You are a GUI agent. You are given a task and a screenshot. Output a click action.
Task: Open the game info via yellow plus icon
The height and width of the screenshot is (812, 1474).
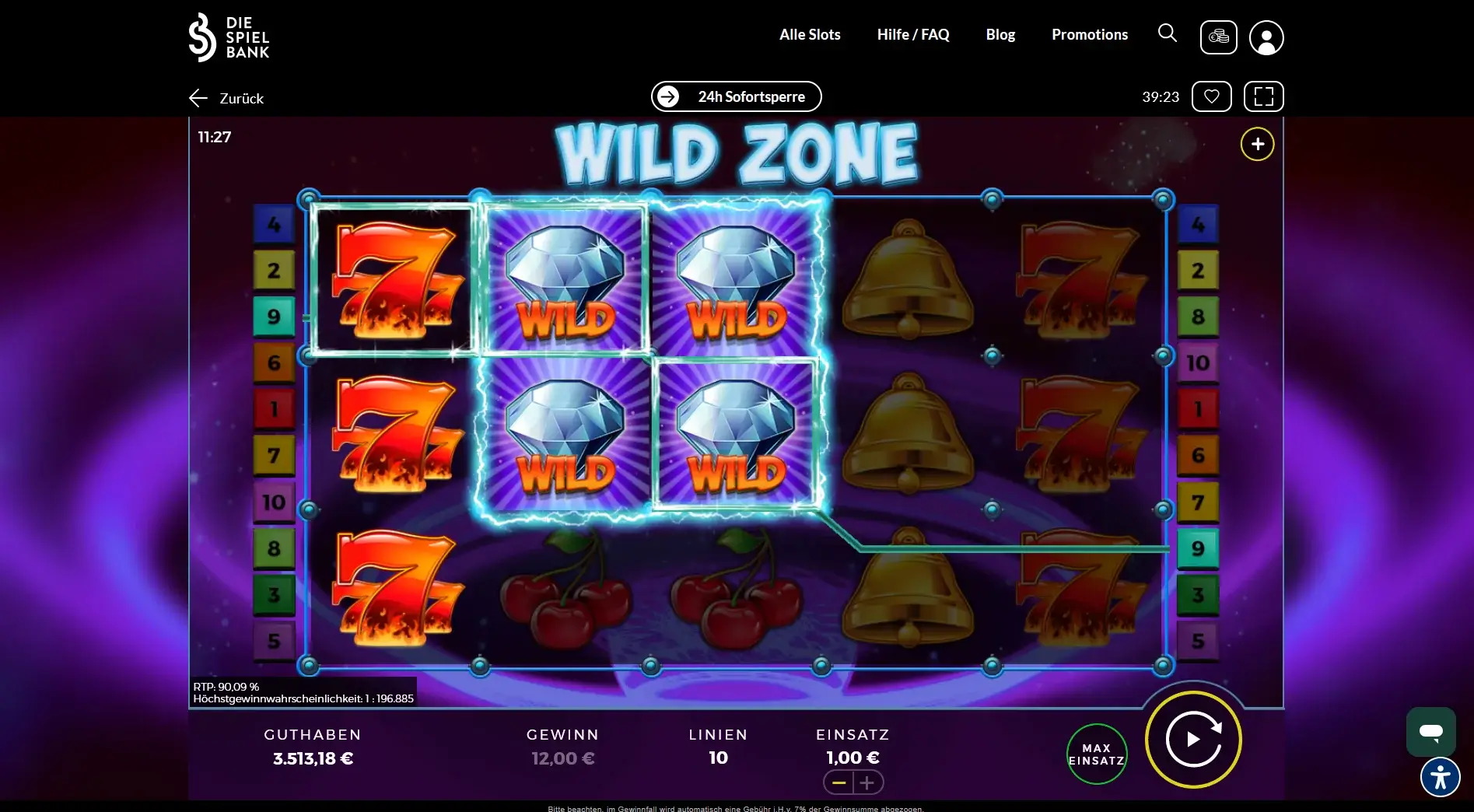(1257, 144)
